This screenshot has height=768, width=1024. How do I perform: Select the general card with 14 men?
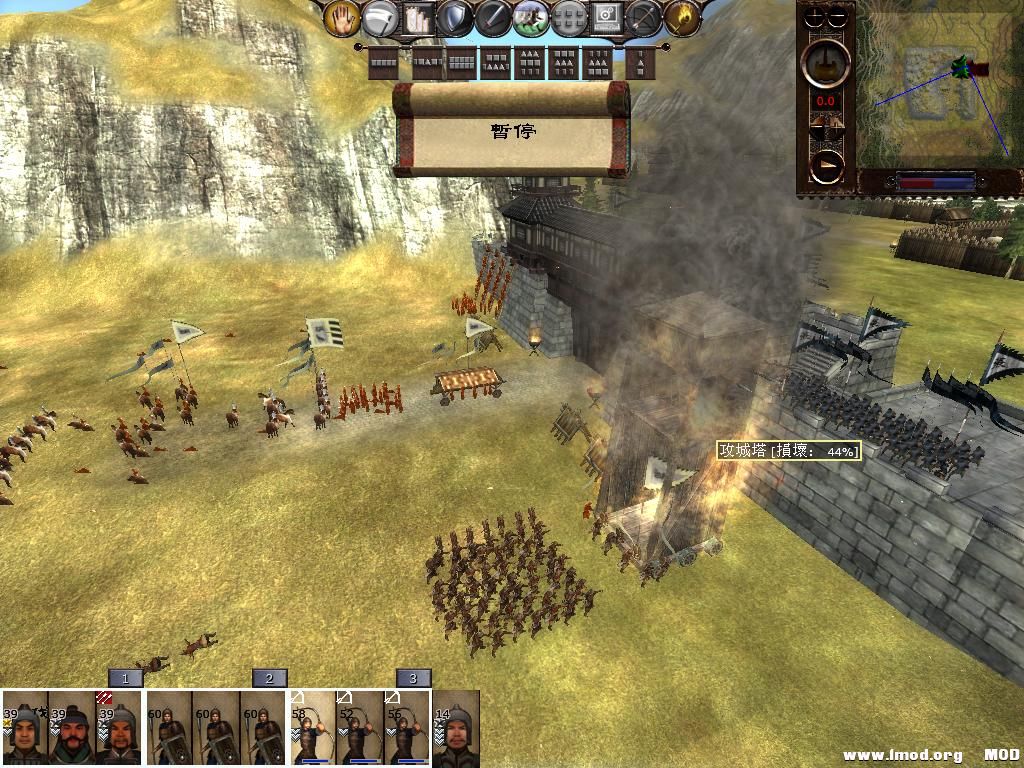(x=456, y=728)
